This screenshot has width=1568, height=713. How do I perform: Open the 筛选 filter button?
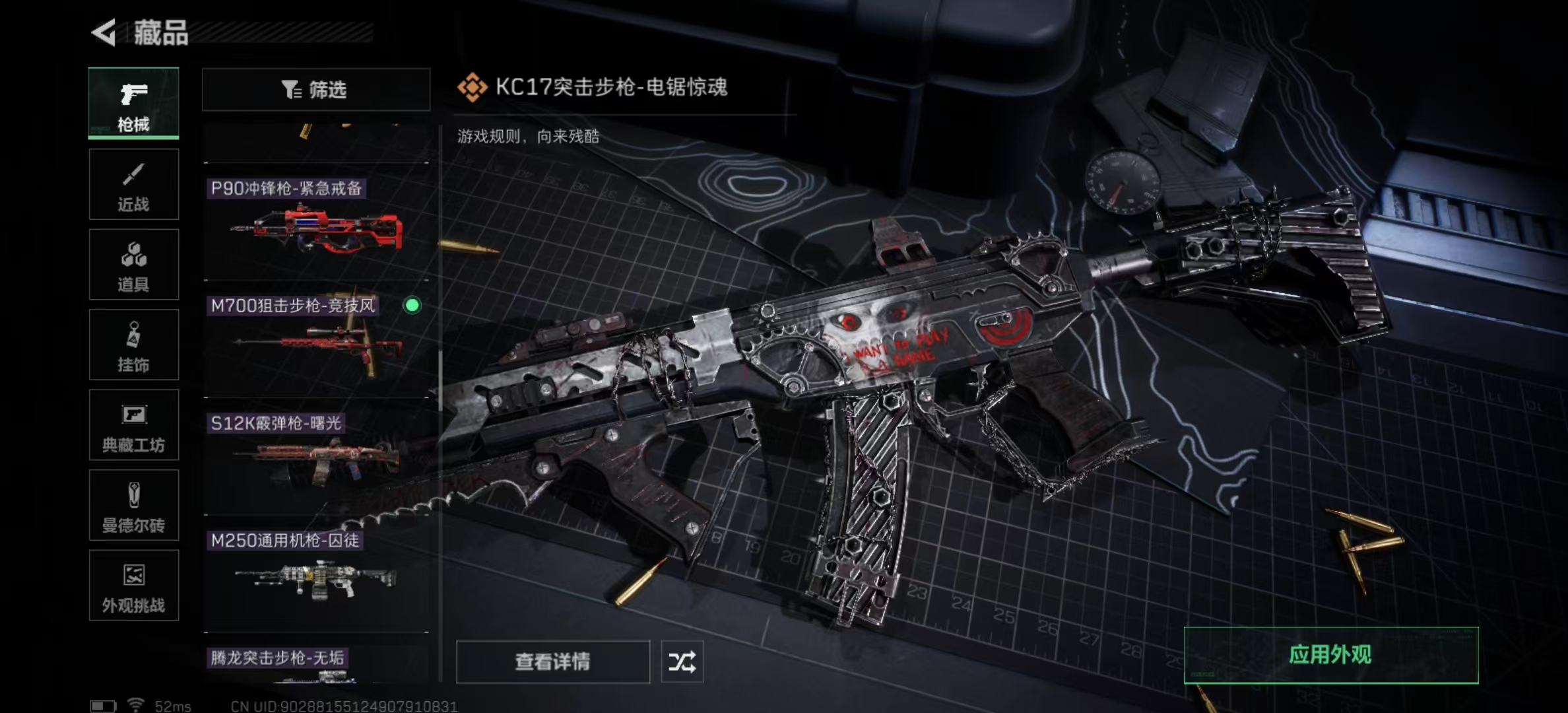coord(315,90)
